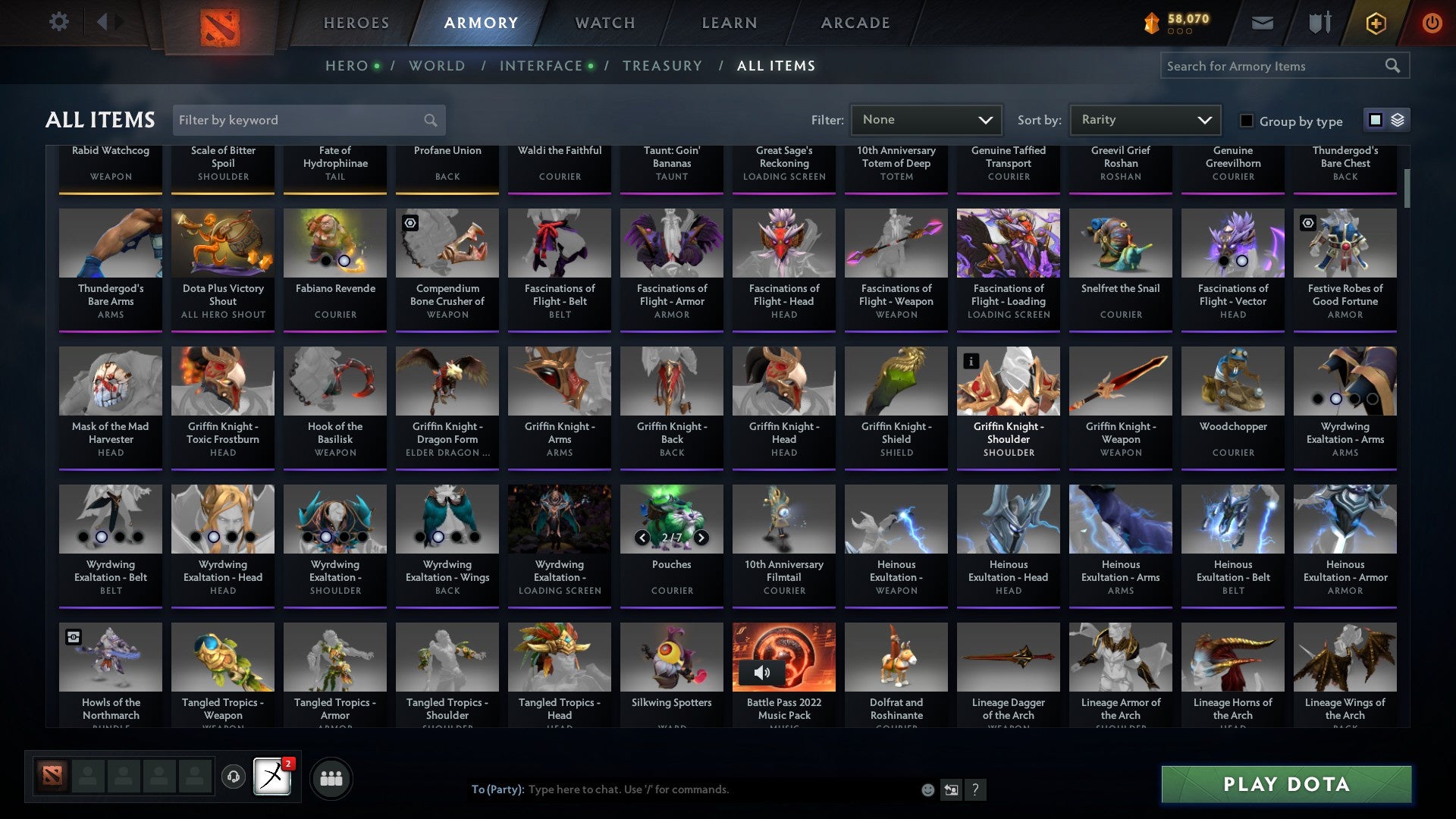Click the next arrow on Pouches item
This screenshot has width=1456, height=819.
click(x=700, y=536)
